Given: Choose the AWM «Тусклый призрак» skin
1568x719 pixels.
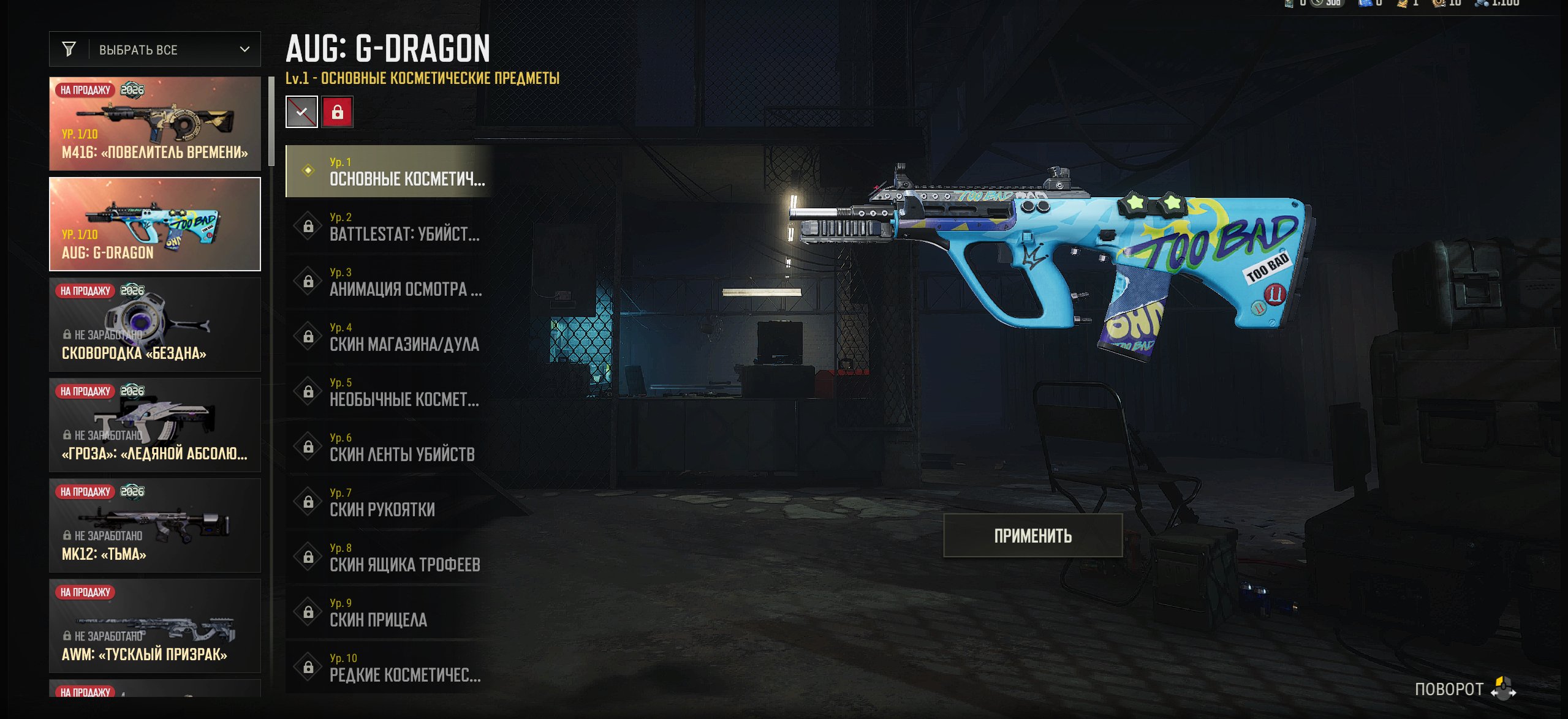Looking at the screenshot, I should tap(155, 626).
